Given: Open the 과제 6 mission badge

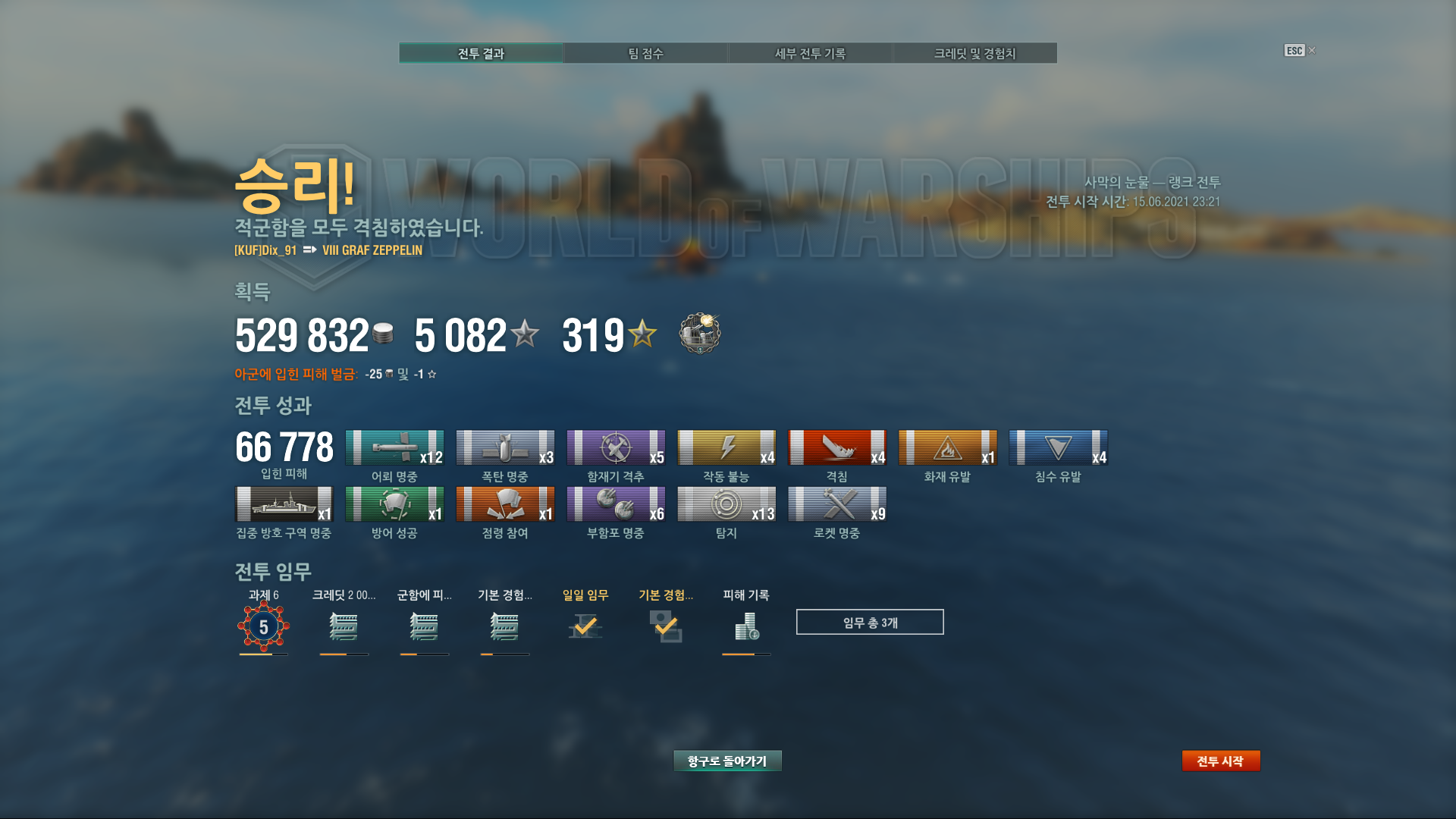Looking at the screenshot, I should point(263,626).
